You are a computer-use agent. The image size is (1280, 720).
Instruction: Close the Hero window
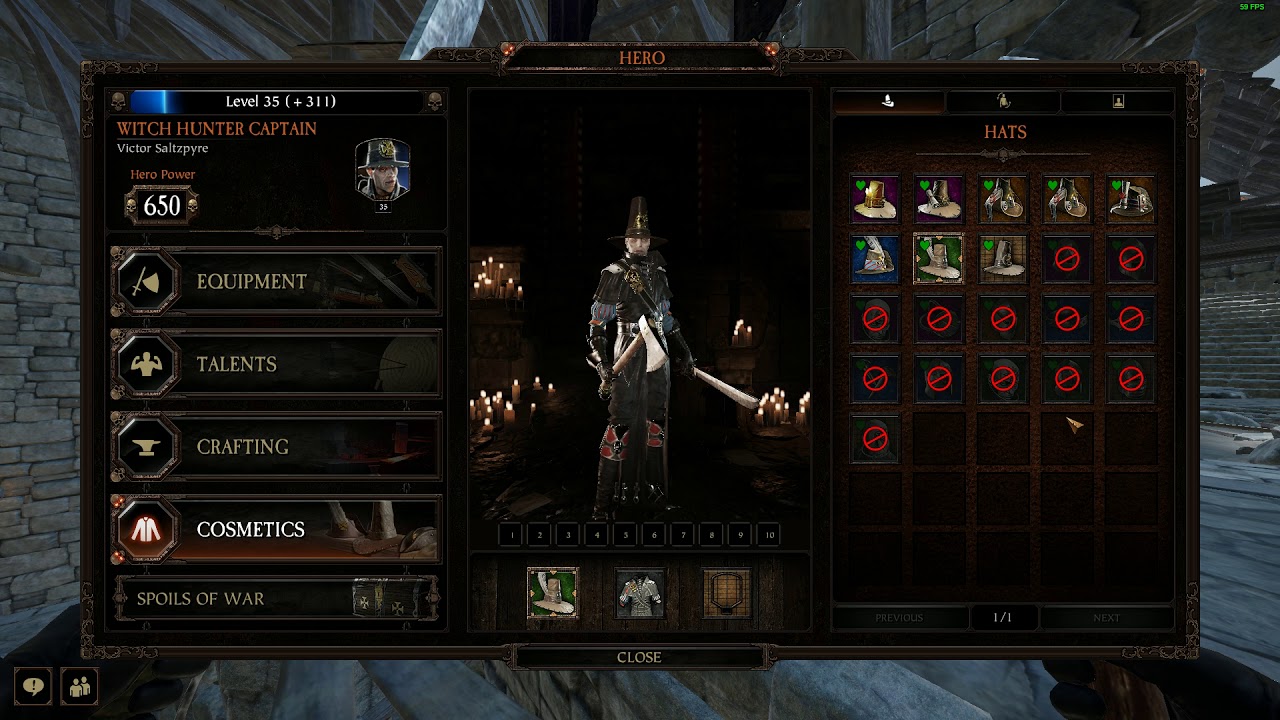(639, 657)
